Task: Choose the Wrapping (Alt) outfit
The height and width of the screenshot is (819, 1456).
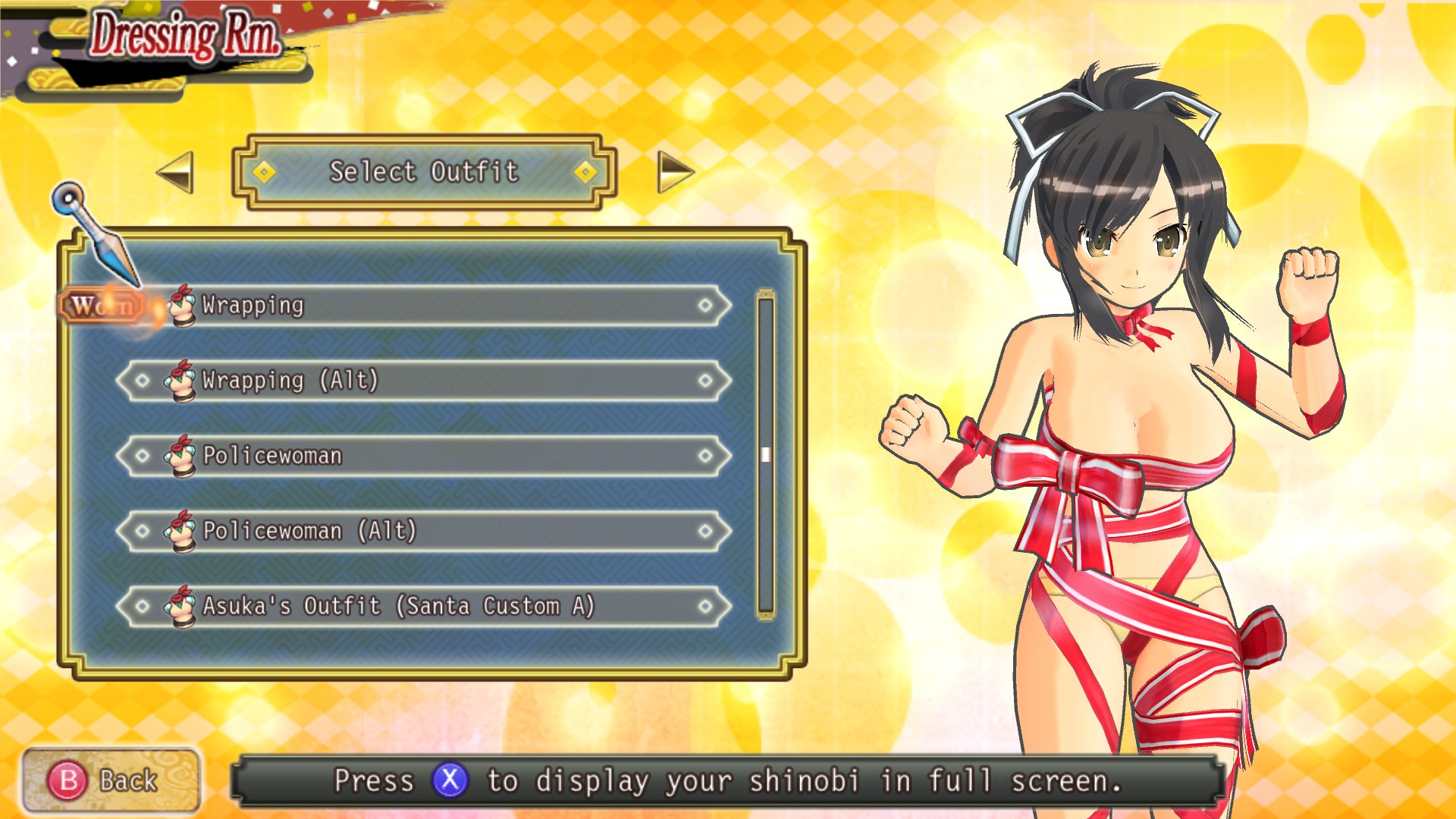Action: click(x=425, y=381)
